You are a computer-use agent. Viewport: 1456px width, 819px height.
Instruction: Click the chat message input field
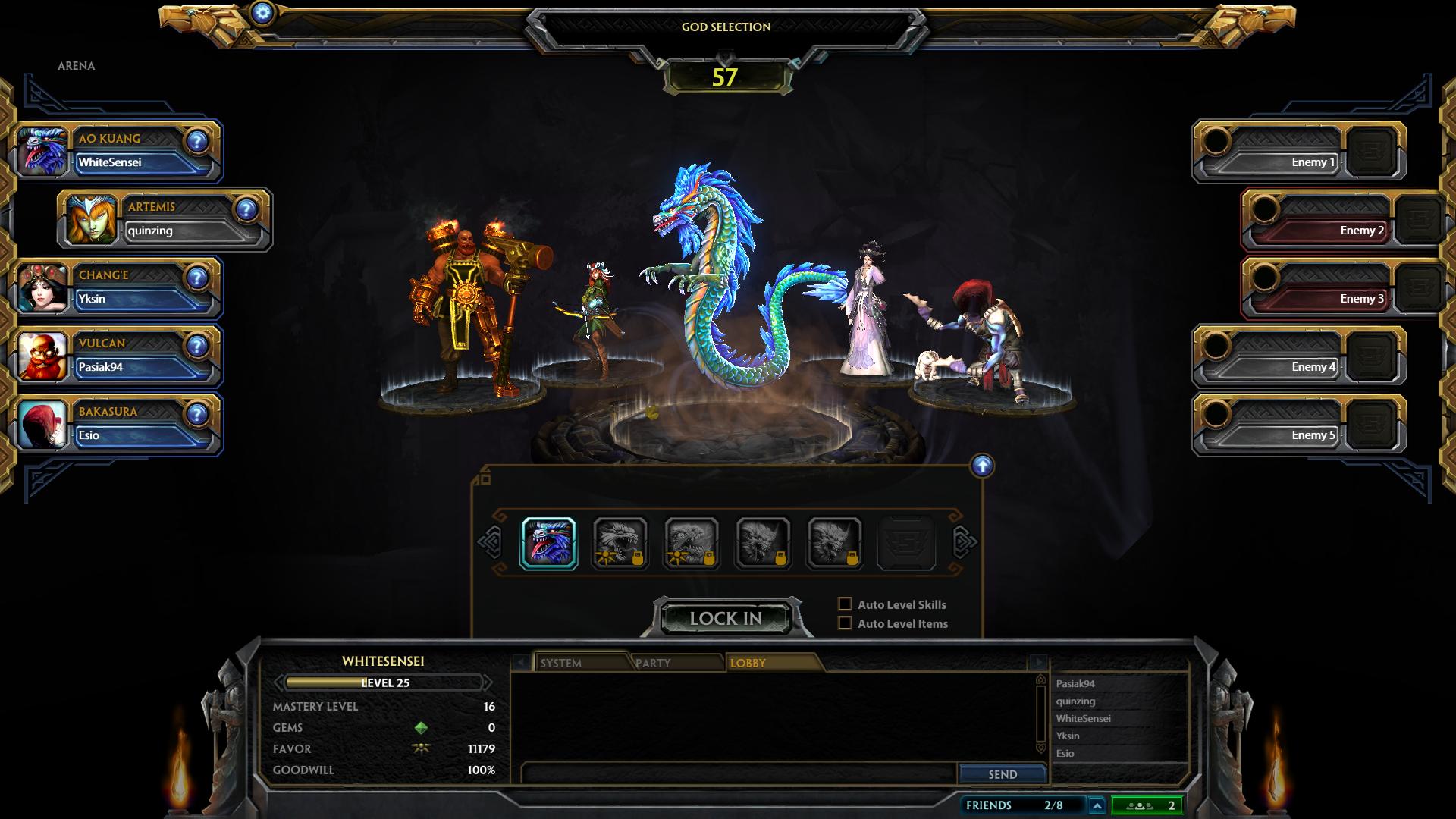739,773
